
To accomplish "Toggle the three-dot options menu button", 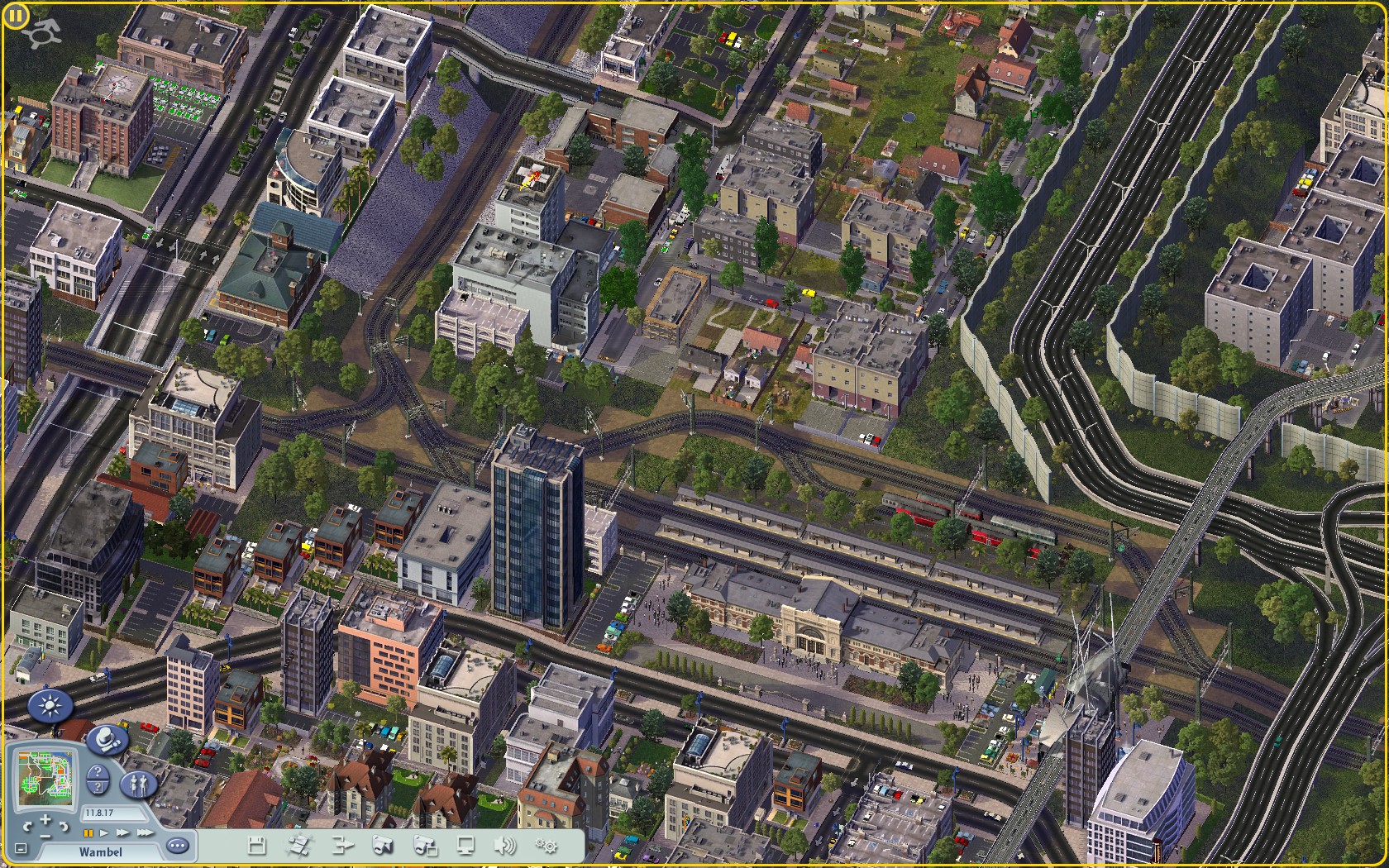I will point(177,845).
